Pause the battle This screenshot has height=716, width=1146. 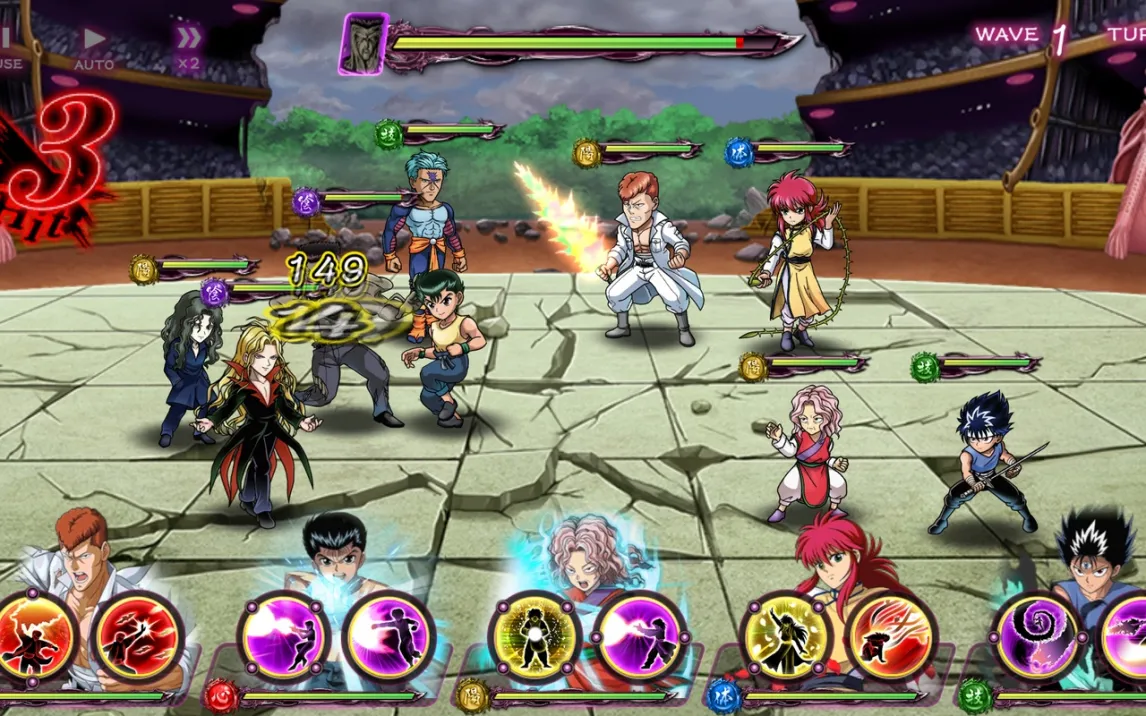8,47
